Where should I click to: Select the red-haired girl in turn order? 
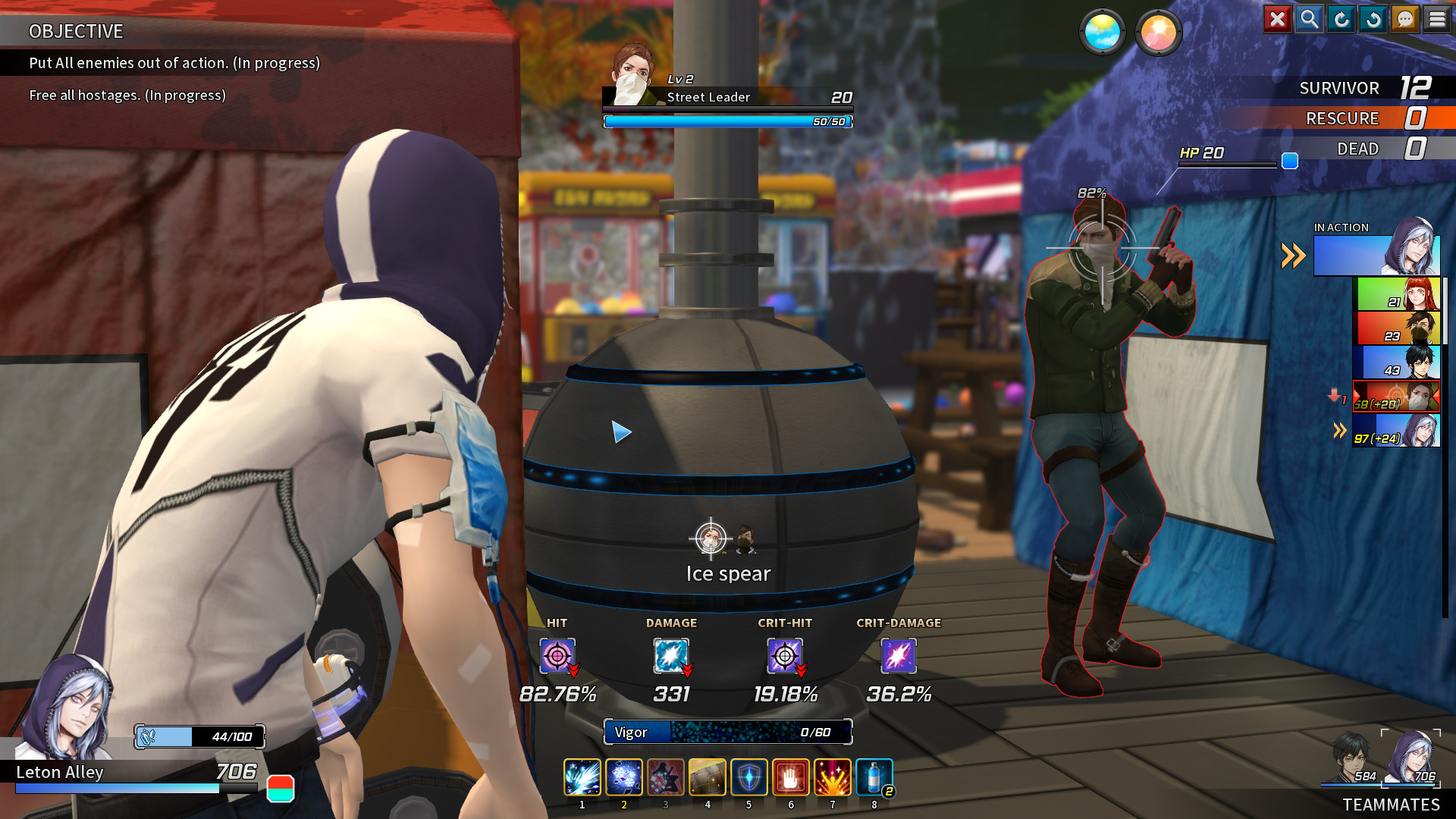coord(1397,294)
